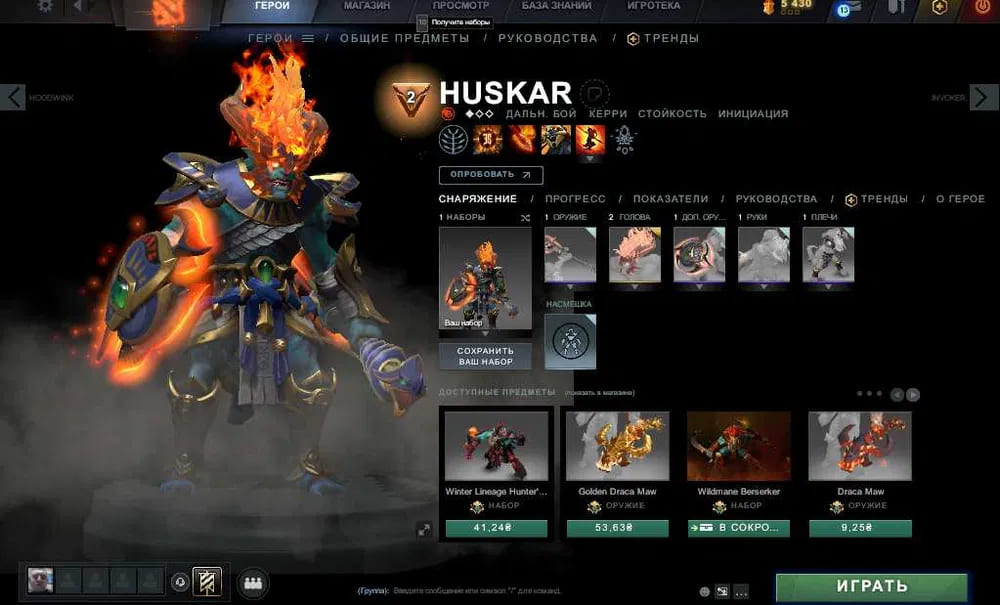Buy Winter Lineage Hunter set for 41,24₴
Screen dimensions: 1000x605
(496, 529)
